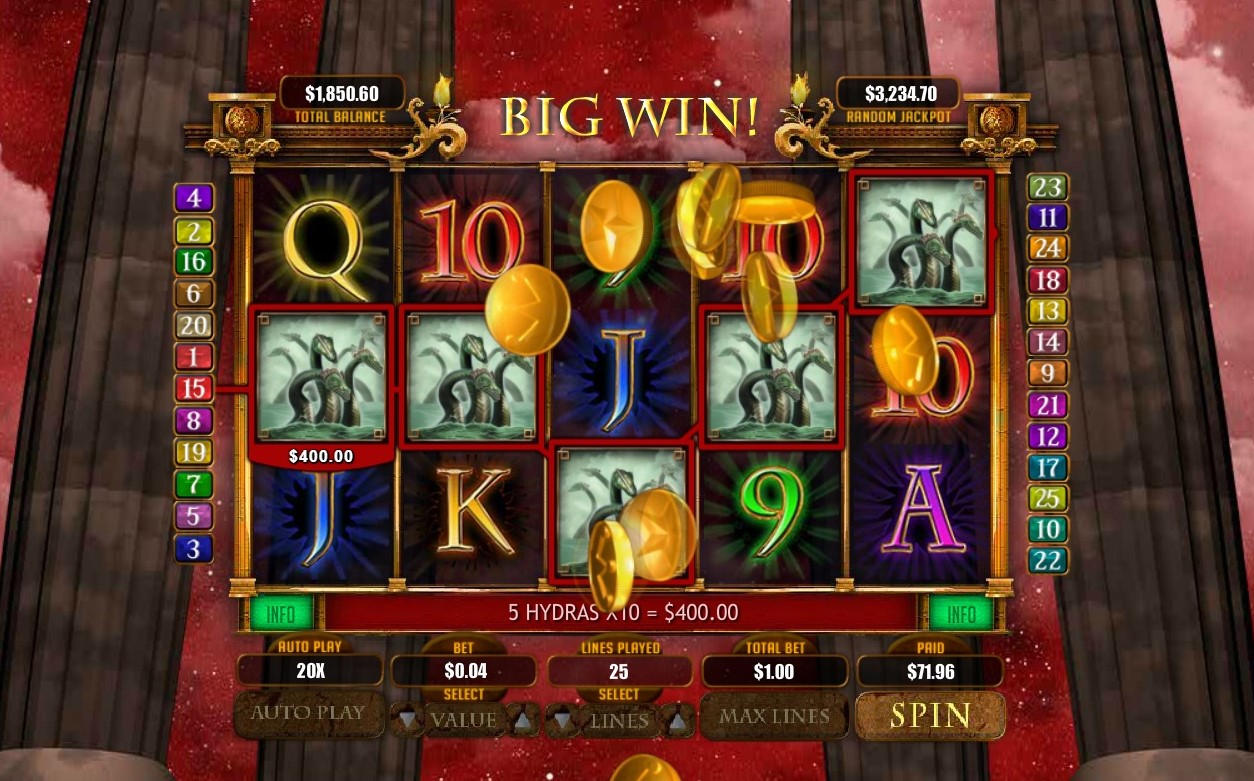Choose payline 16 marker
The width and height of the screenshot is (1254, 781).
(x=194, y=262)
